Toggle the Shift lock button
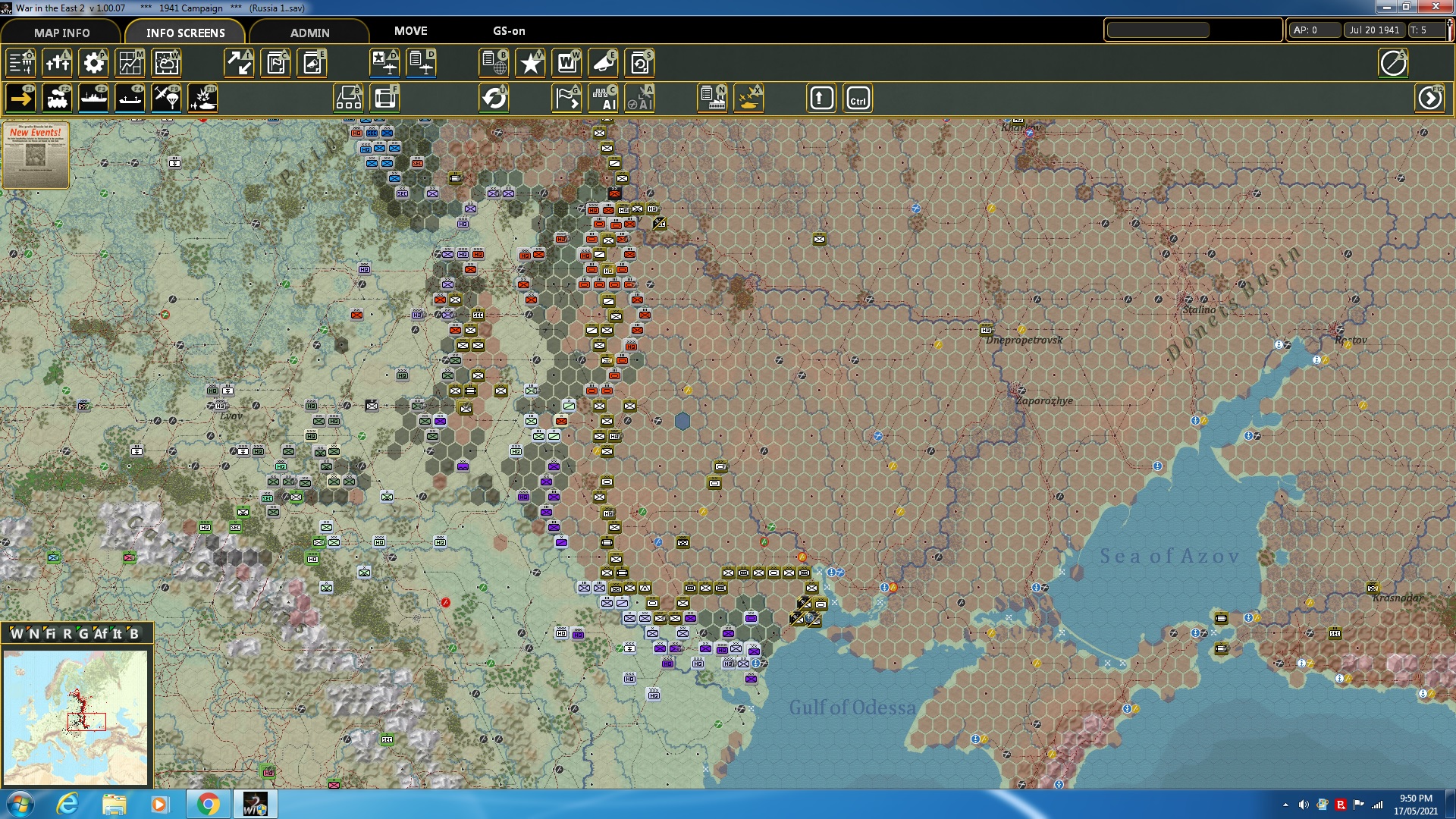Viewport: 1456px width, 819px height. click(x=821, y=97)
